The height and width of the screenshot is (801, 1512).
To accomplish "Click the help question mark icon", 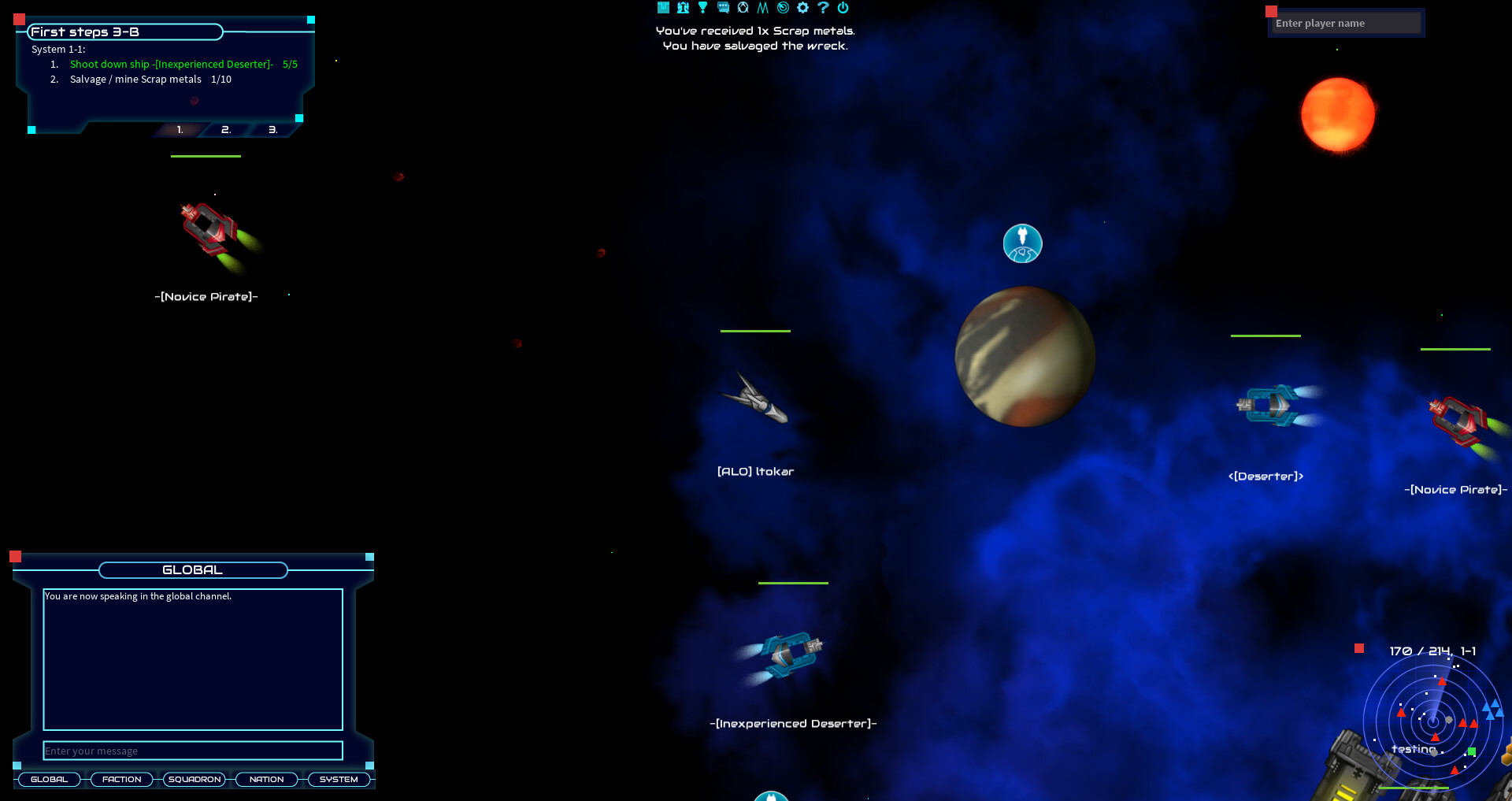I will point(822,7).
